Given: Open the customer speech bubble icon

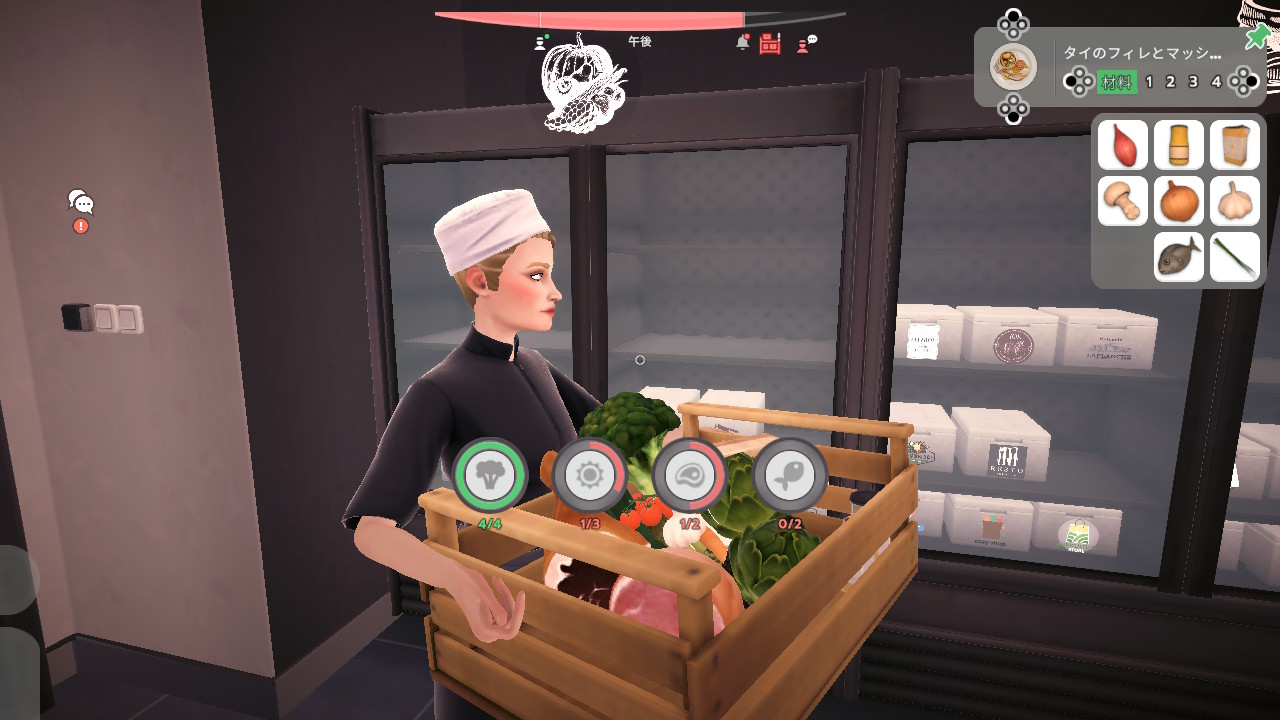Looking at the screenshot, I should tap(806, 43).
